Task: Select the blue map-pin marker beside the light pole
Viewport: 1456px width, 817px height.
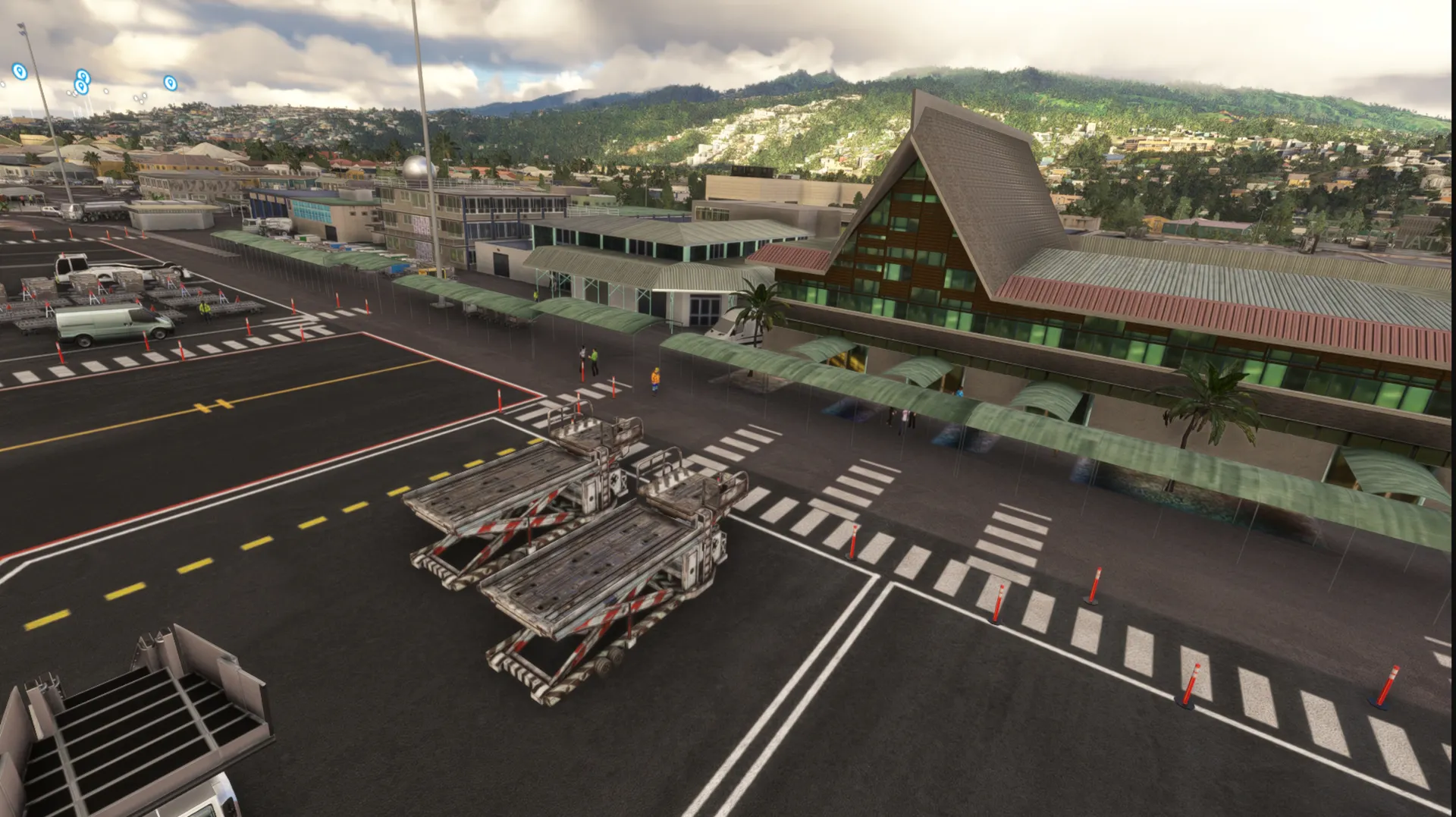Action: tap(20, 71)
